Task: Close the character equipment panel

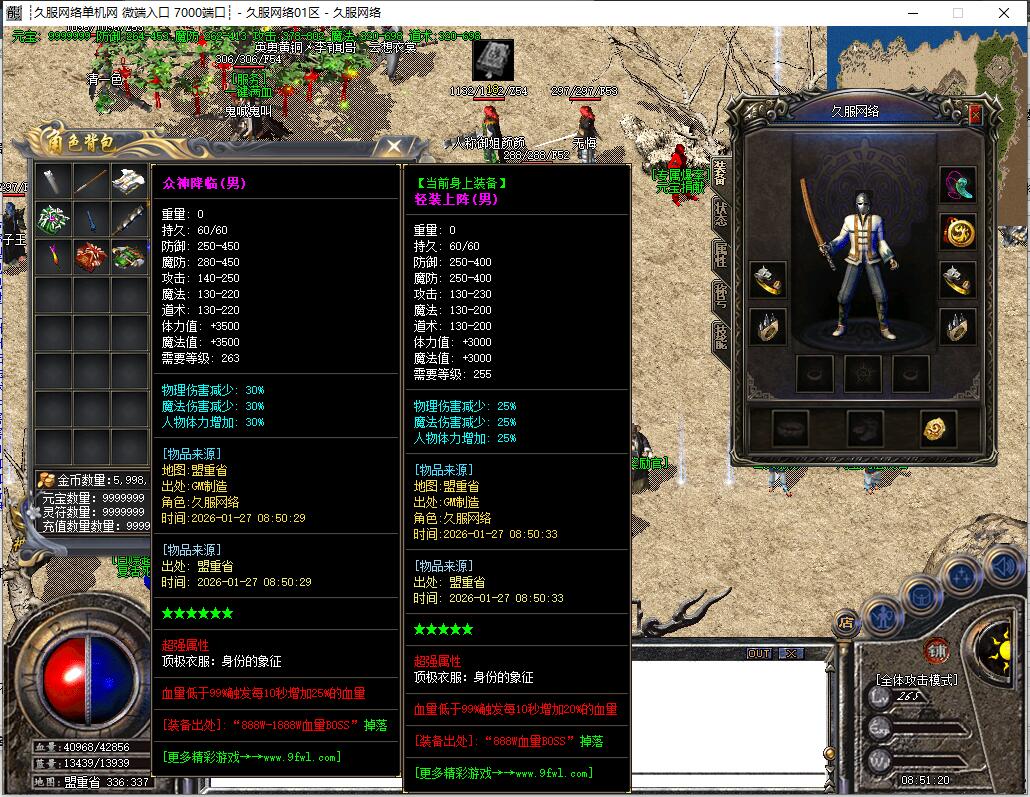Action: (976, 114)
